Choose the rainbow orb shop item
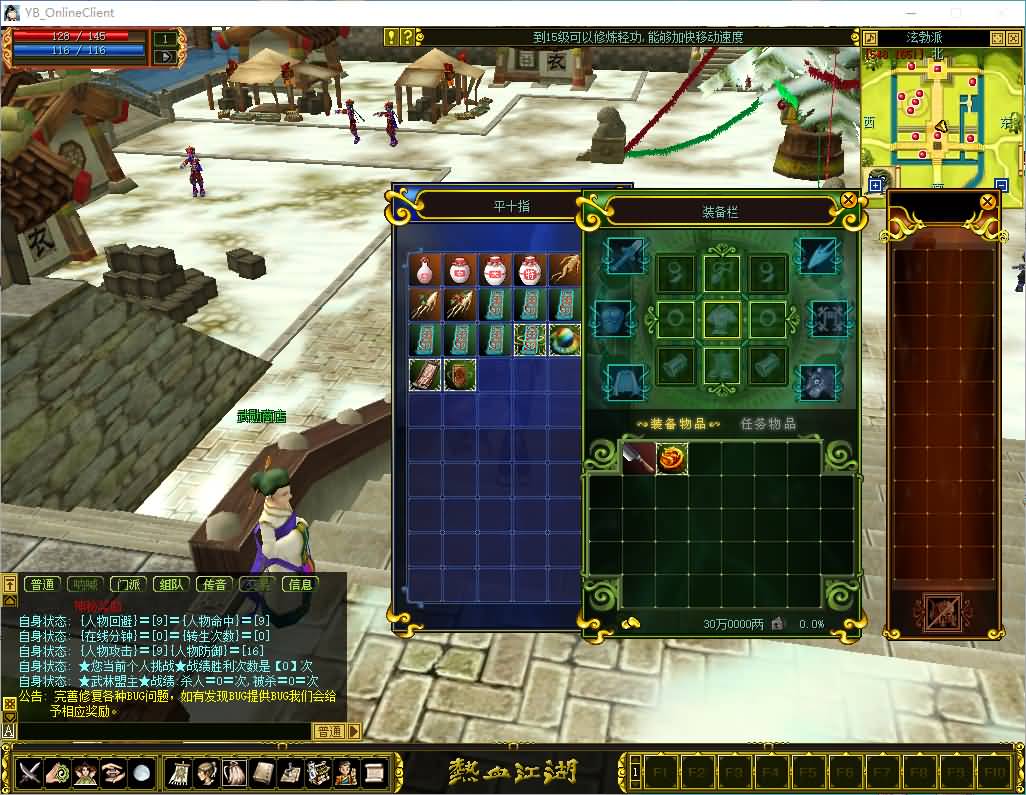The image size is (1026, 795). click(563, 340)
